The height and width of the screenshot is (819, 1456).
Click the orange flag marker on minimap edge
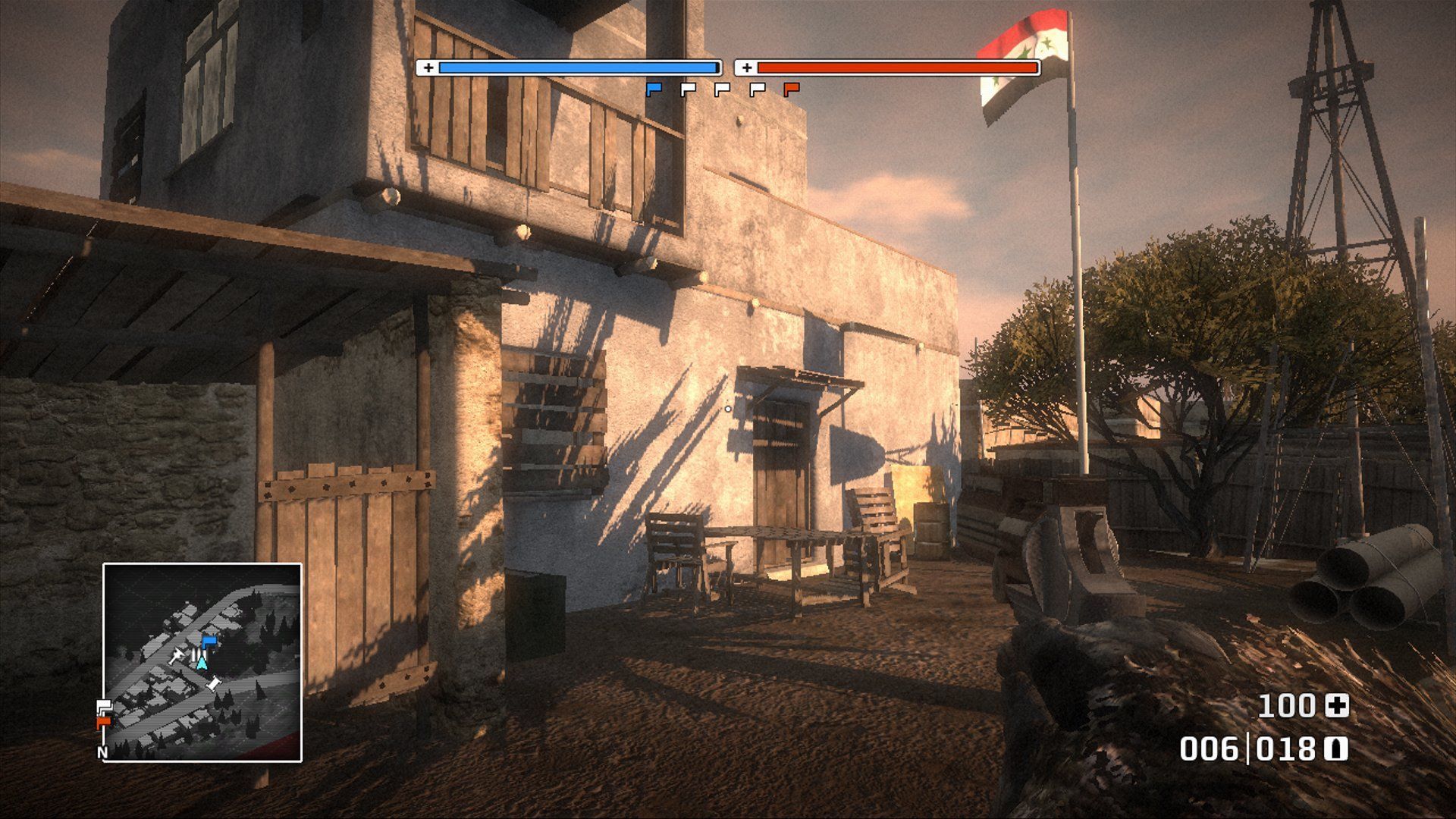103,722
